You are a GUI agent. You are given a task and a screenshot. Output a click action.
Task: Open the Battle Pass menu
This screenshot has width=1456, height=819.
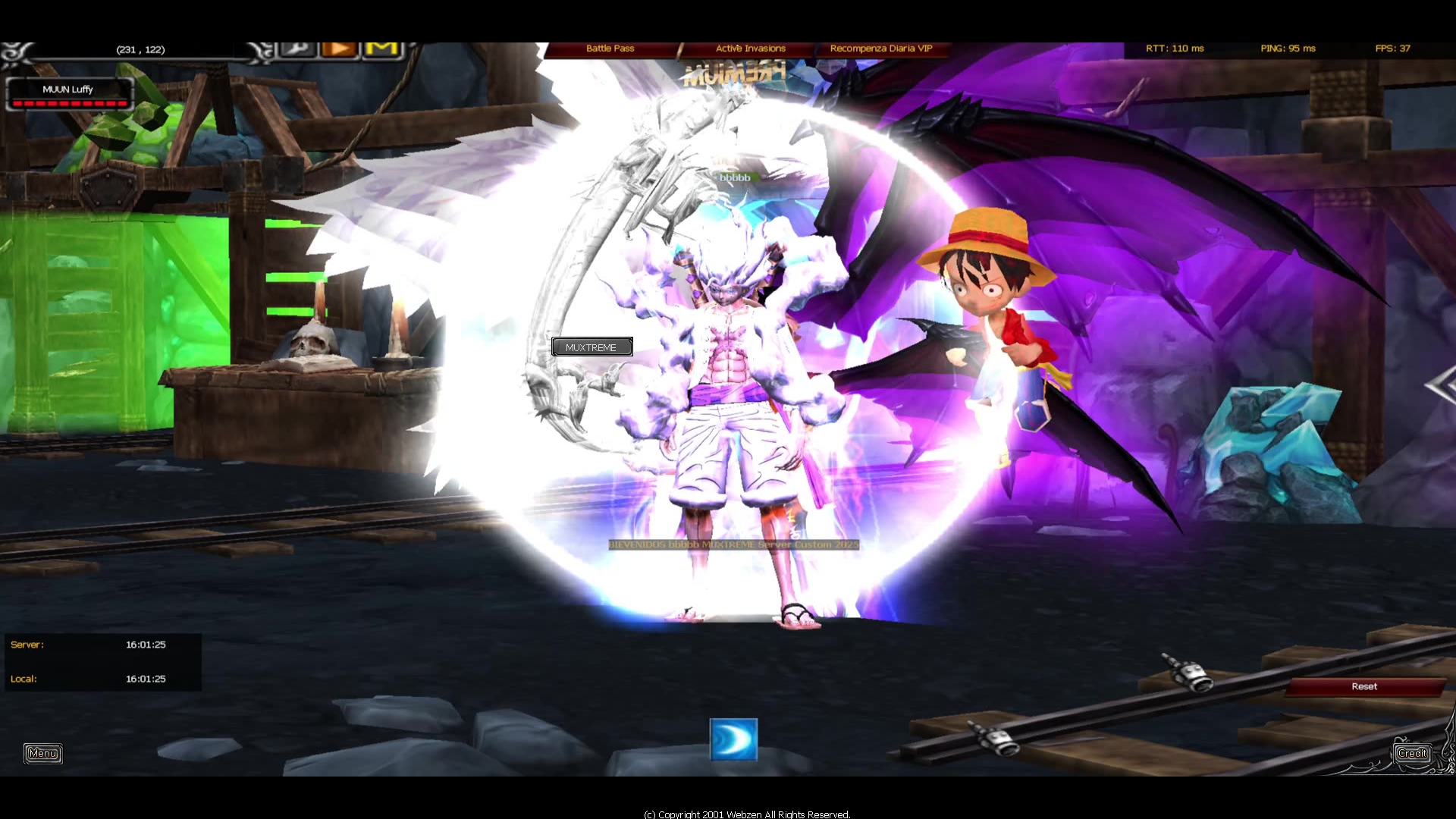click(610, 48)
